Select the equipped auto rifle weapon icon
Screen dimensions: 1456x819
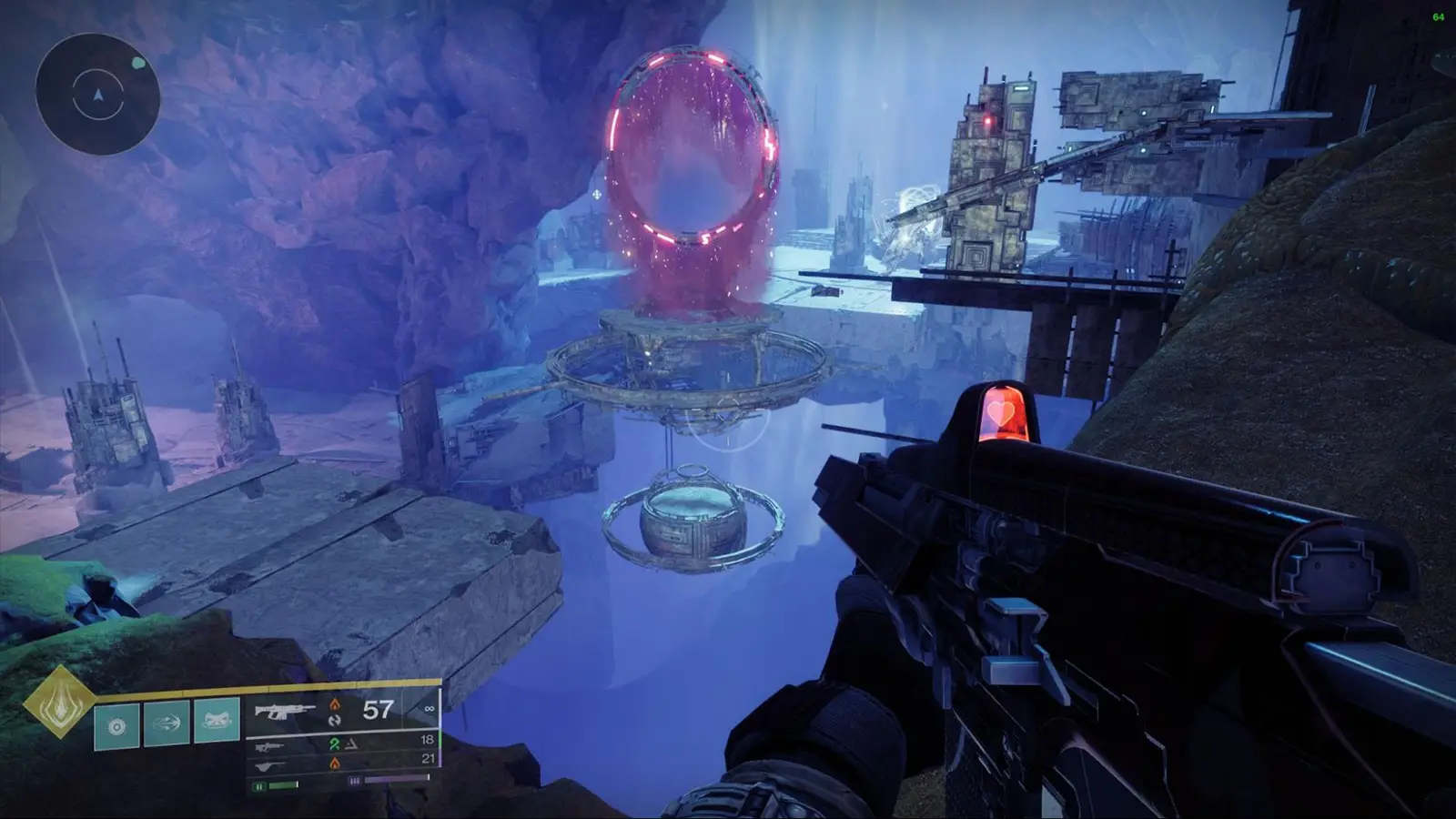click(284, 710)
